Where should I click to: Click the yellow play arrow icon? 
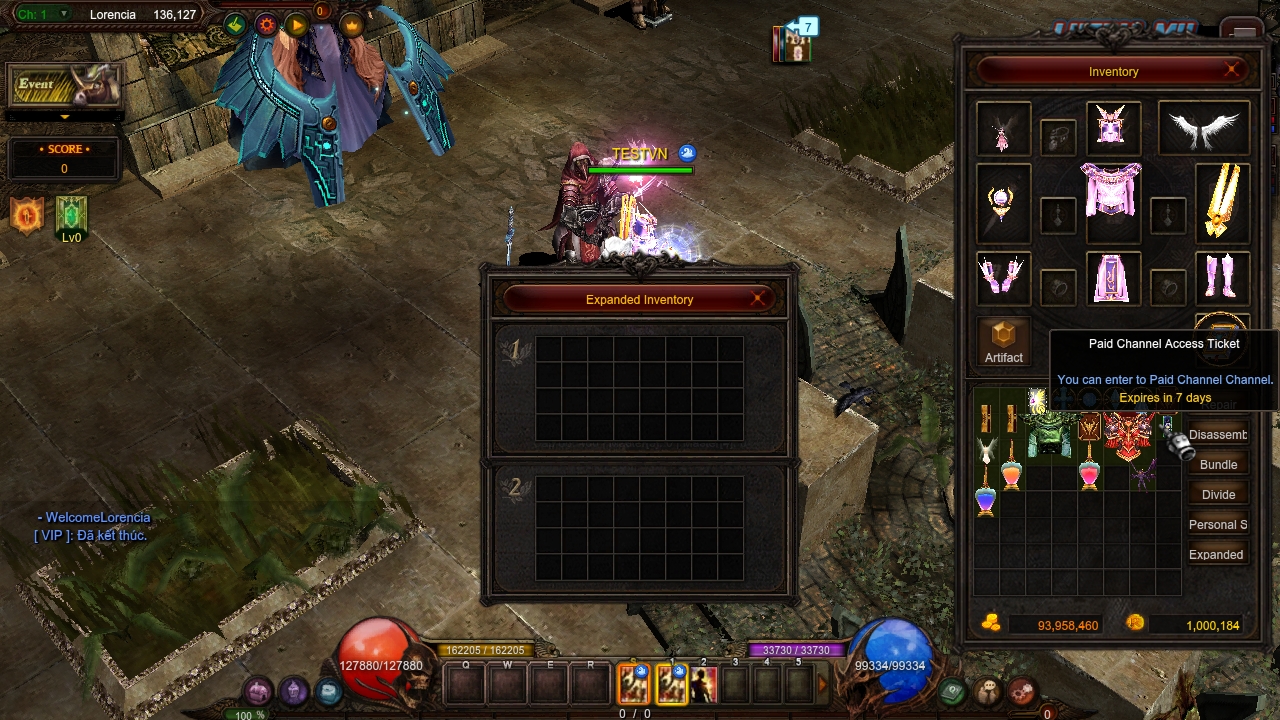[x=296, y=25]
